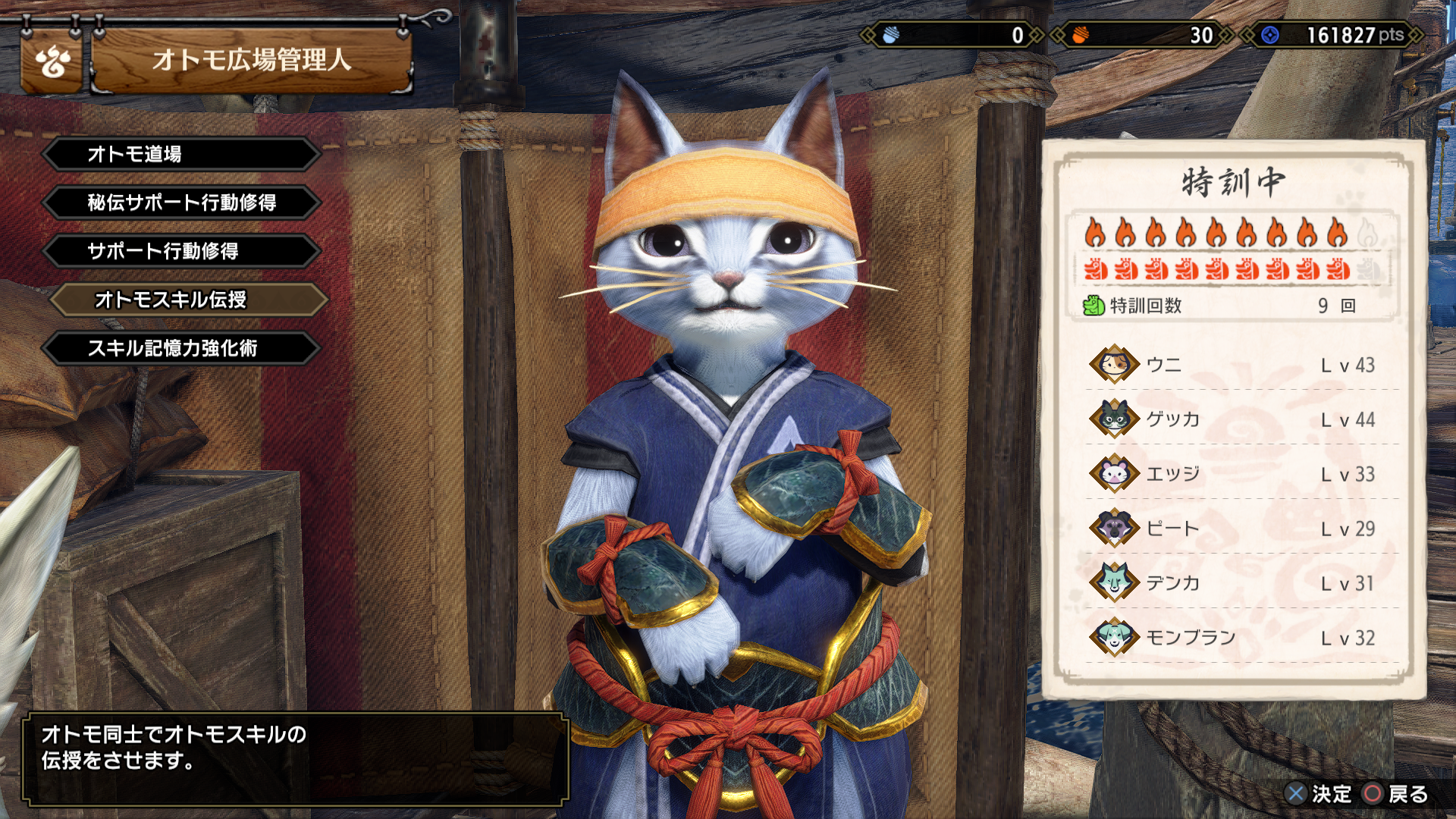Select the highlighted オトモスキル伝授 entry
This screenshot has width=1456, height=819.
point(188,300)
